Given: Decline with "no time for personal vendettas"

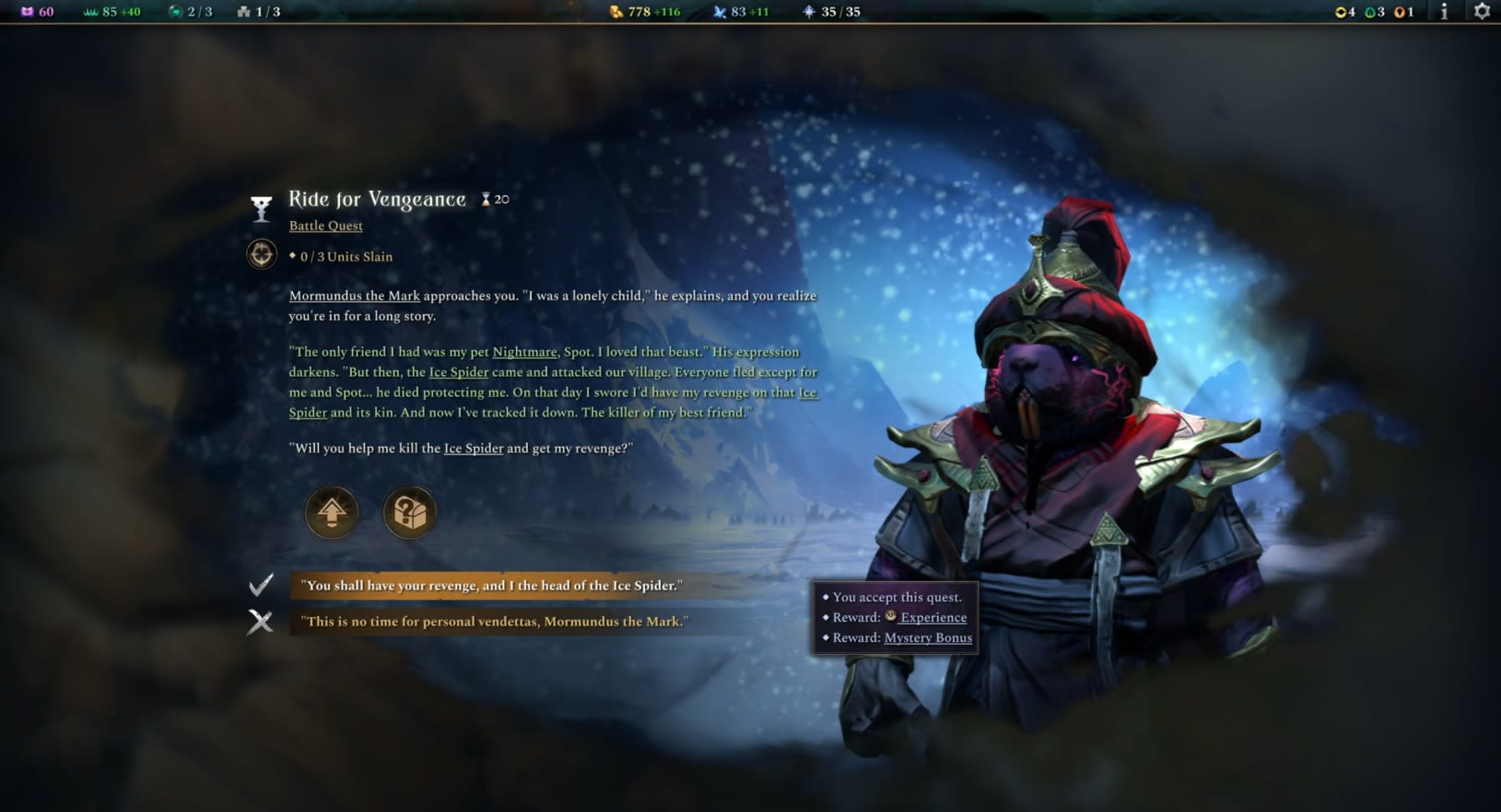Looking at the screenshot, I should click(494, 621).
